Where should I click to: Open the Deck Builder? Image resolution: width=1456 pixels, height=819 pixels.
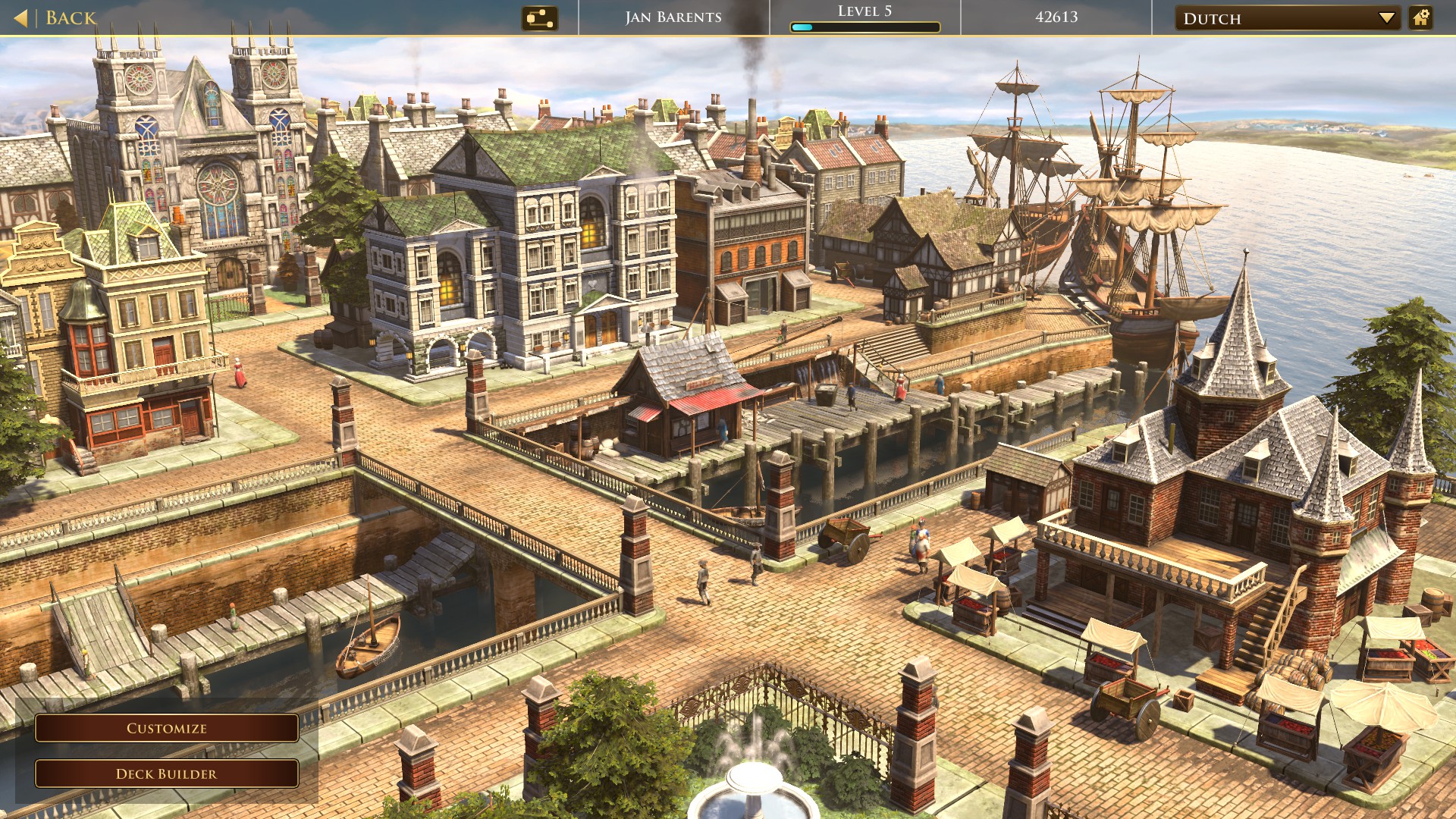[167, 773]
